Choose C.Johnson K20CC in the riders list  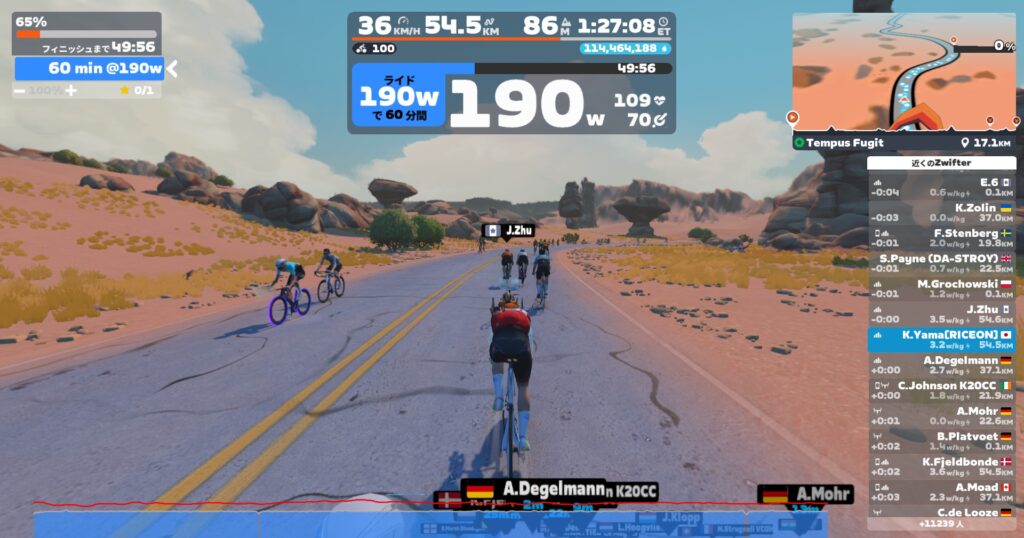click(x=941, y=390)
